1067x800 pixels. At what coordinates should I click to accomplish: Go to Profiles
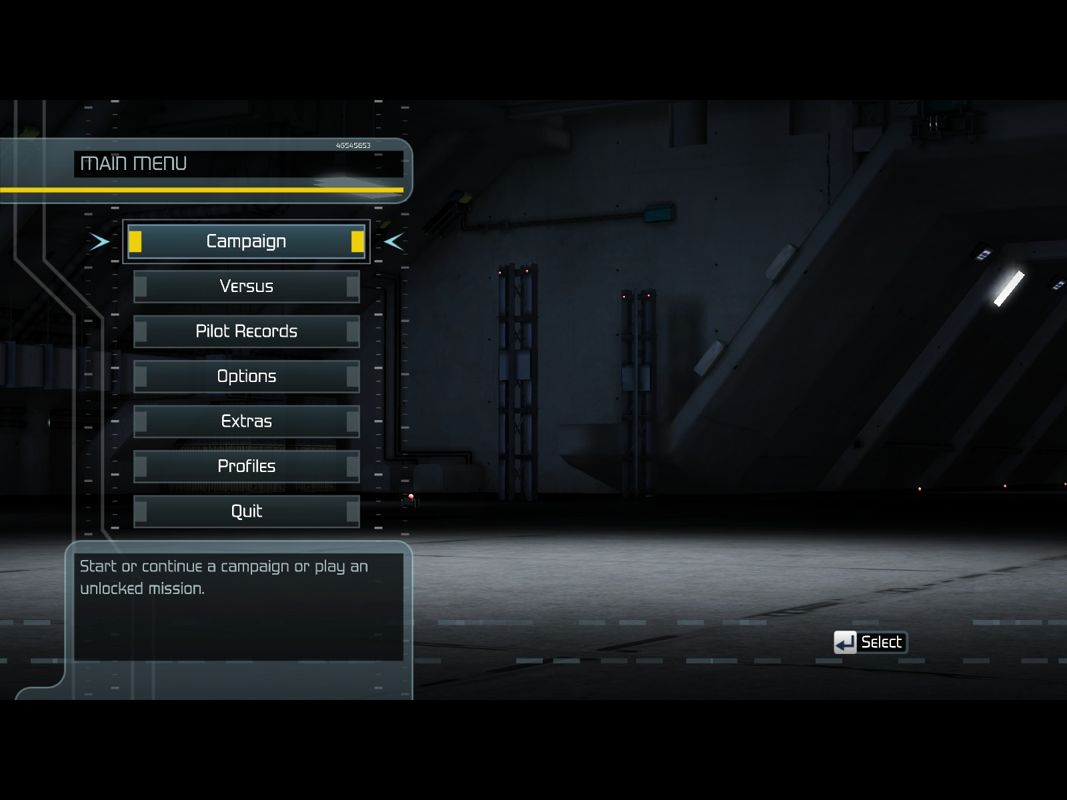(x=246, y=466)
